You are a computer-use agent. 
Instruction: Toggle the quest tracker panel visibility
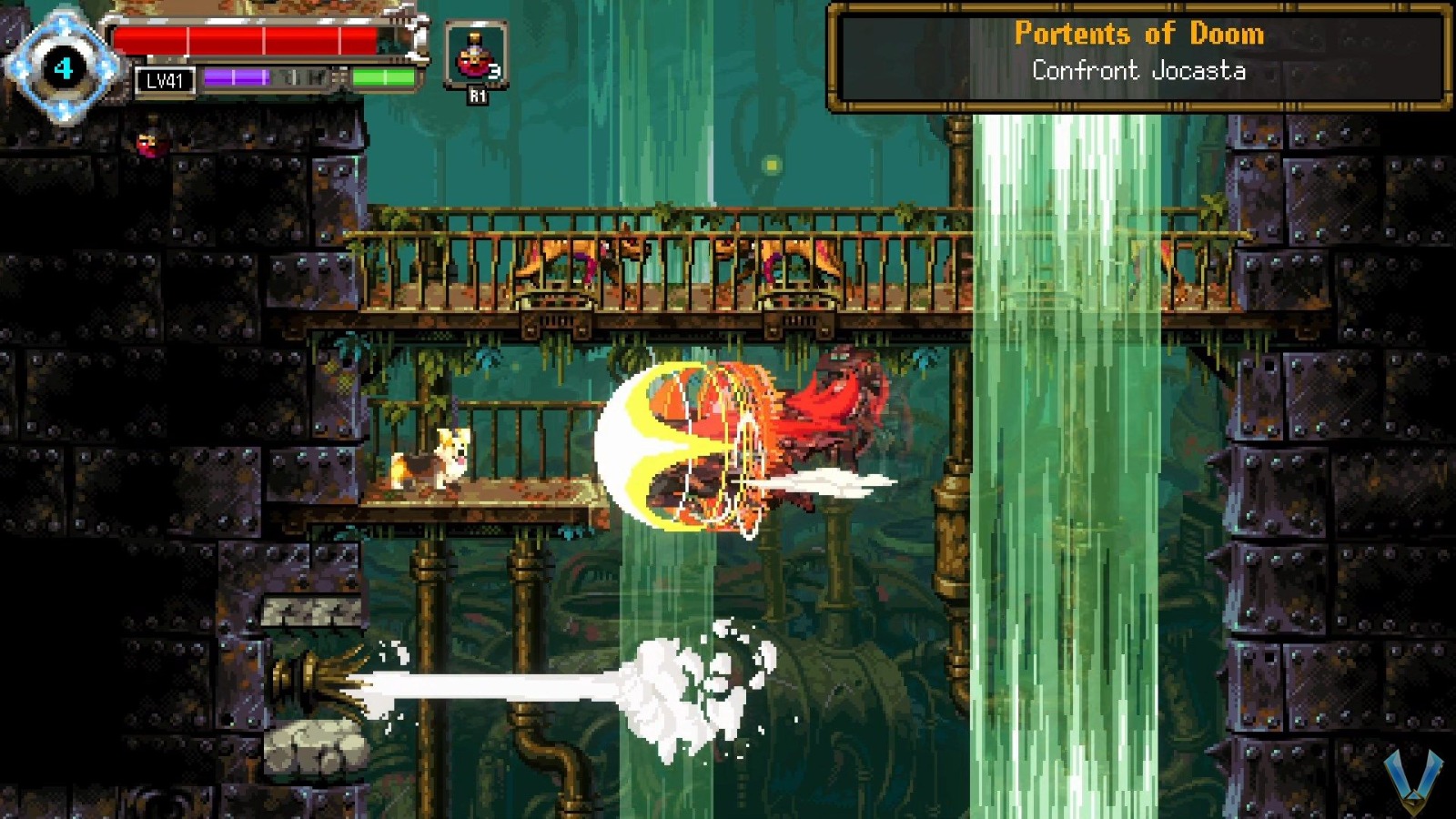1137,52
